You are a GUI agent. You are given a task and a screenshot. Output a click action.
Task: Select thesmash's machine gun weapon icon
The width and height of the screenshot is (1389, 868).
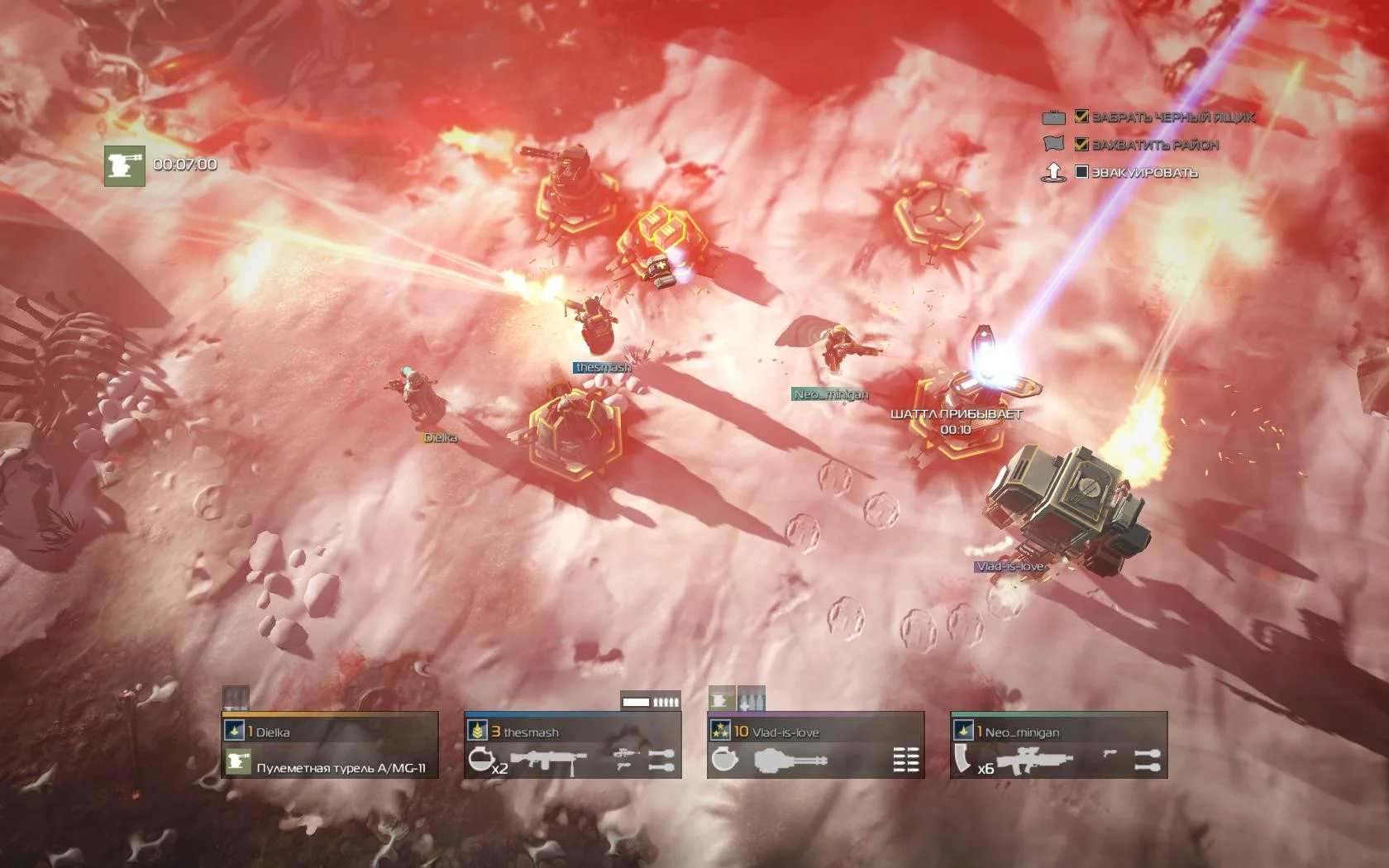[548, 761]
